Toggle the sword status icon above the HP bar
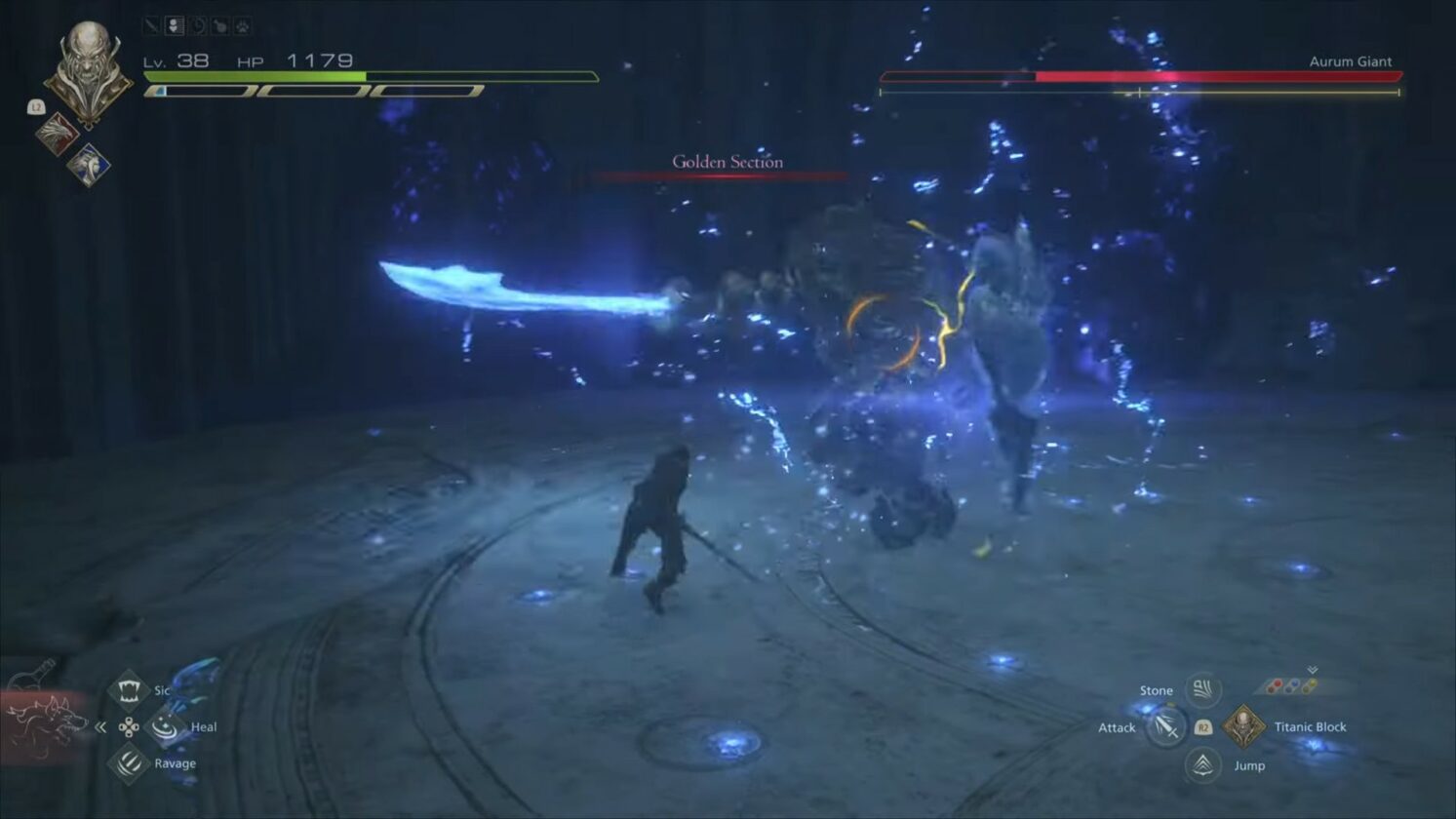Screen dimensions: 1456x819 pyautogui.click(x=151, y=24)
